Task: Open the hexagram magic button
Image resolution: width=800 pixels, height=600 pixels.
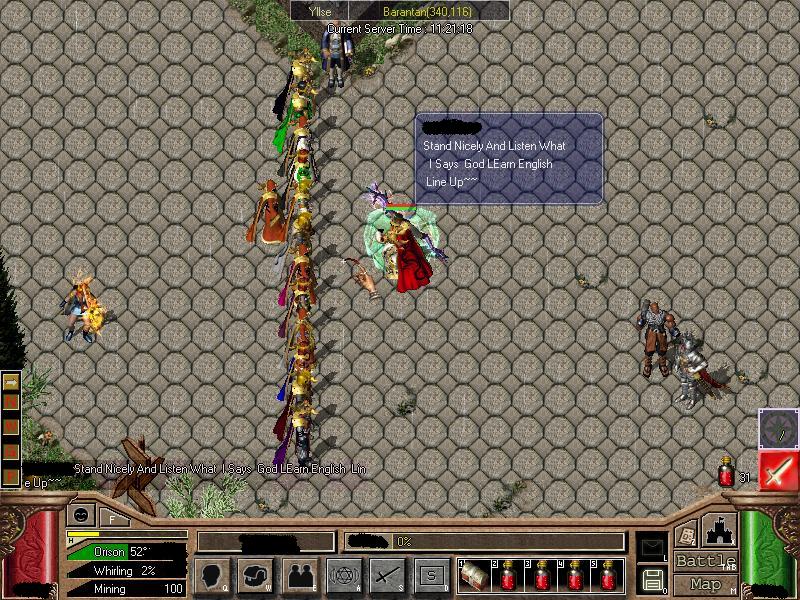Action: click(x=344, y=575)
